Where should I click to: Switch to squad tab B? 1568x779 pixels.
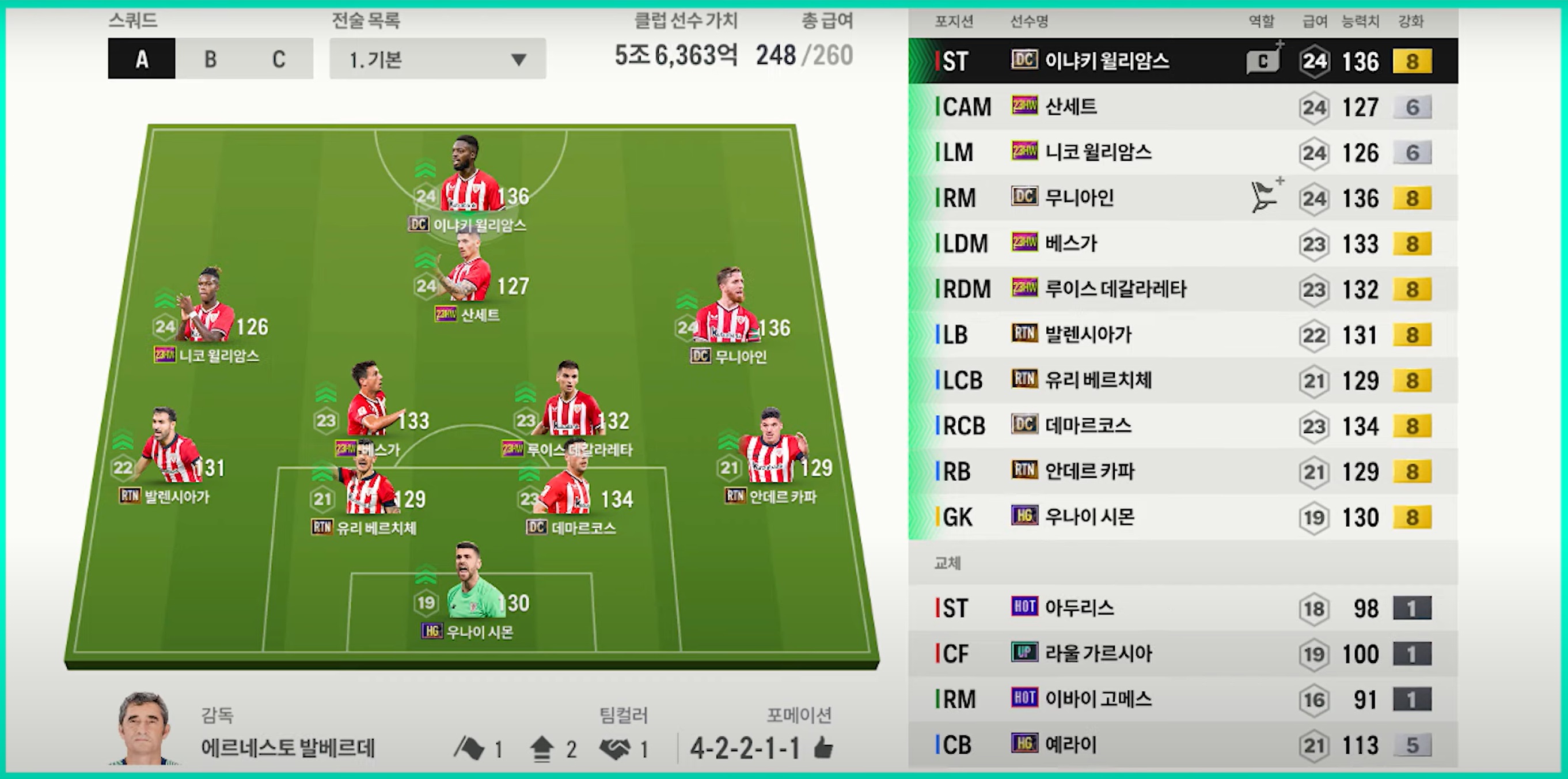click(x=210, y=59)
